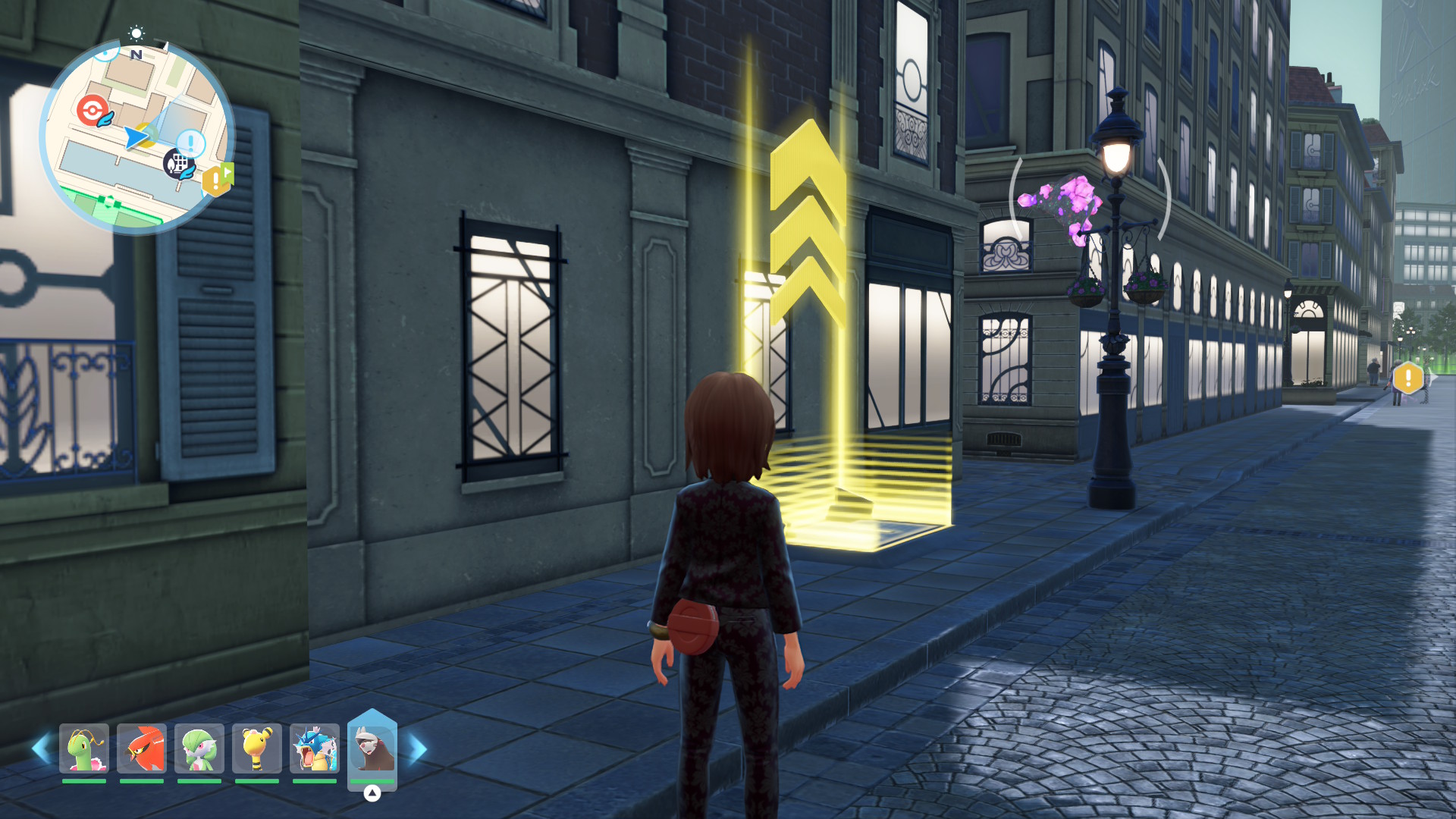Viewport: 1456px width, 819px height.
Task: Select Meganium in the party bar
Action: tap(84, 748)
